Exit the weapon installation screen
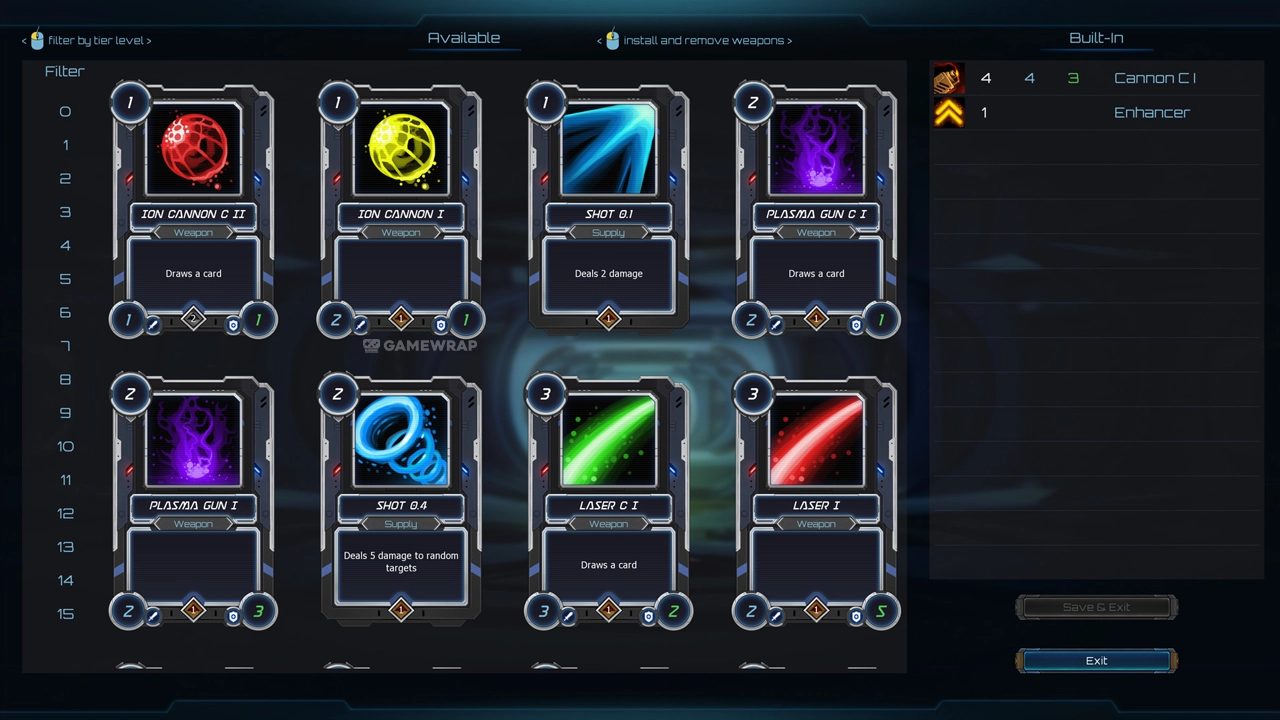 tap(1096, 661)
